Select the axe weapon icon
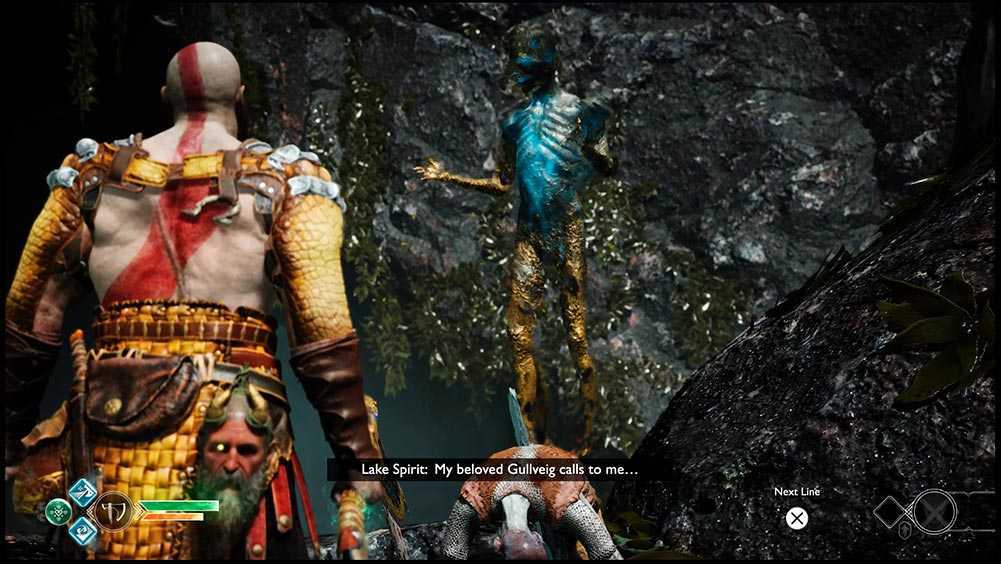The image size is (1001, 564). pyautogui.click(x=113, y=512)
